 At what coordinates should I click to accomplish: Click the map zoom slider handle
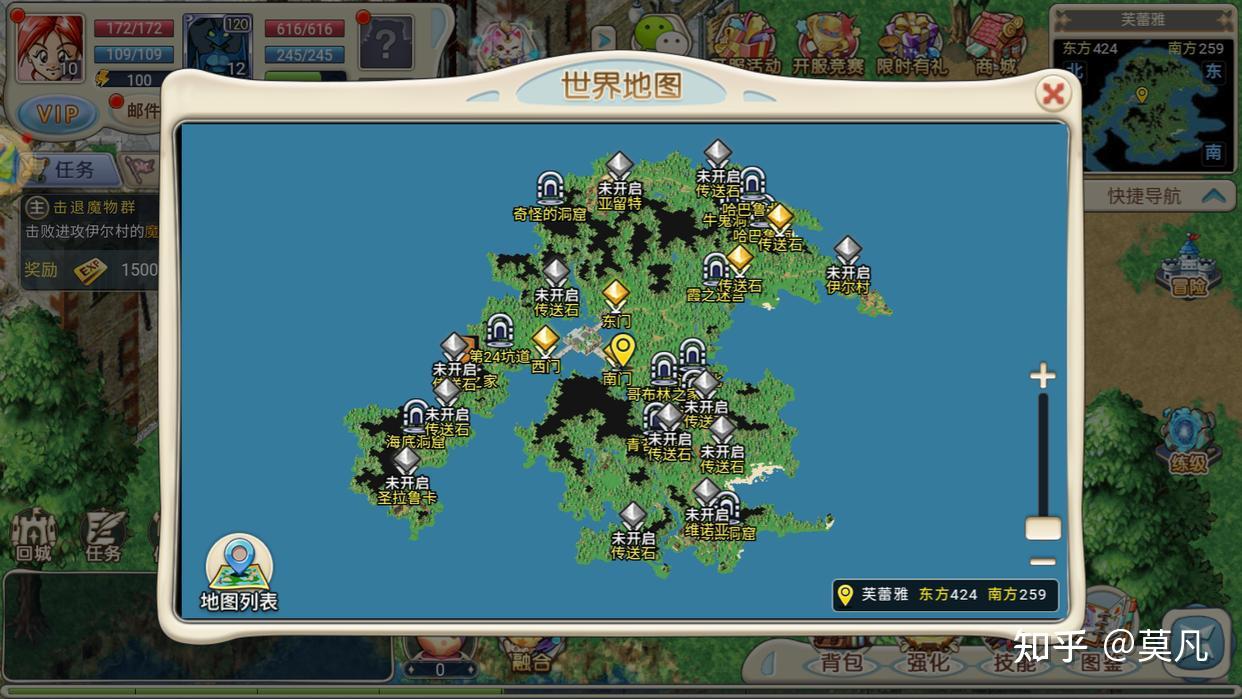point(1043,529)
